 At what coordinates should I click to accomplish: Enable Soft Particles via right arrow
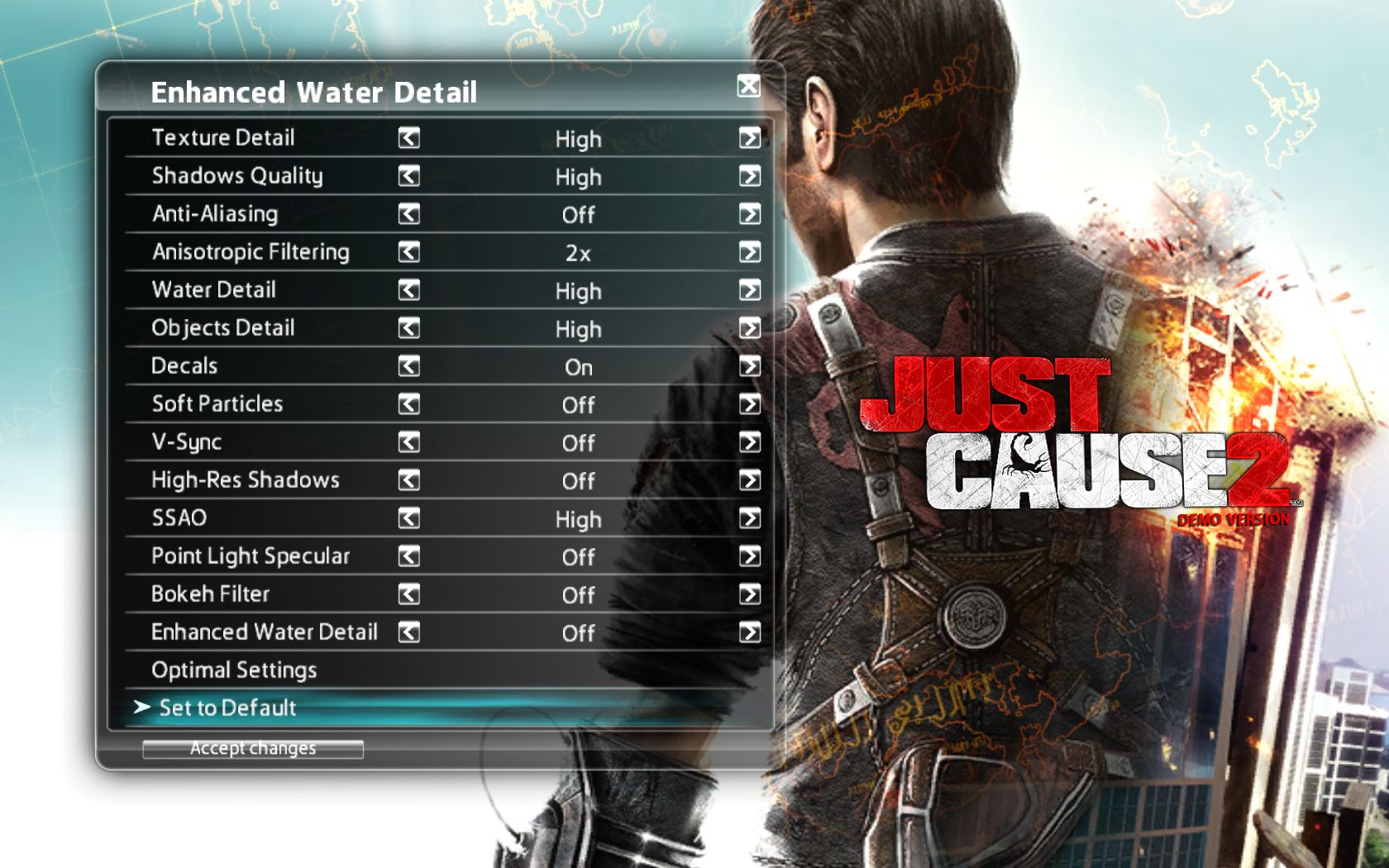749,404
